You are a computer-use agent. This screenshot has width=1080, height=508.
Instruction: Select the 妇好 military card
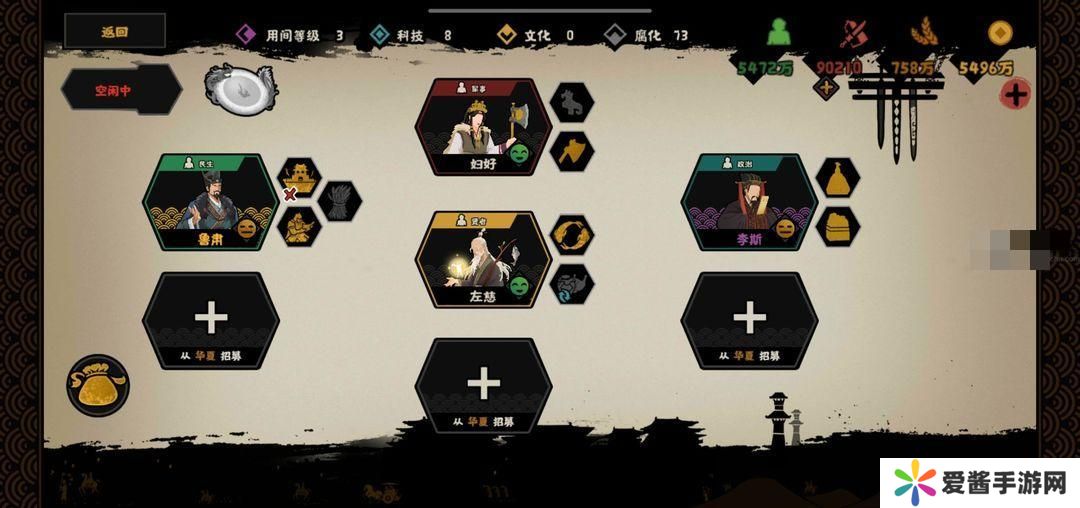point(483,128)
